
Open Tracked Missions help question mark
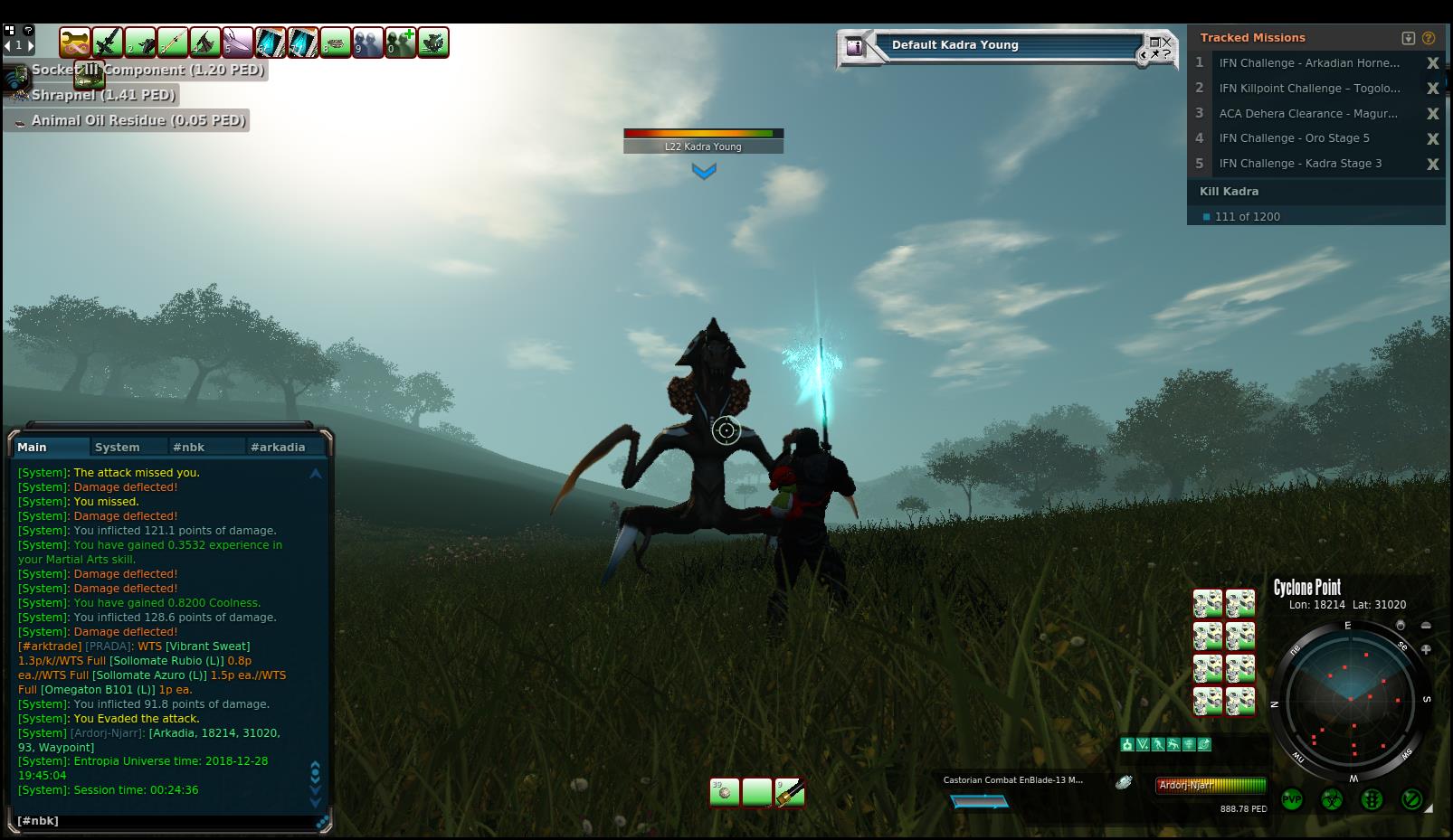coord(1429,38)
